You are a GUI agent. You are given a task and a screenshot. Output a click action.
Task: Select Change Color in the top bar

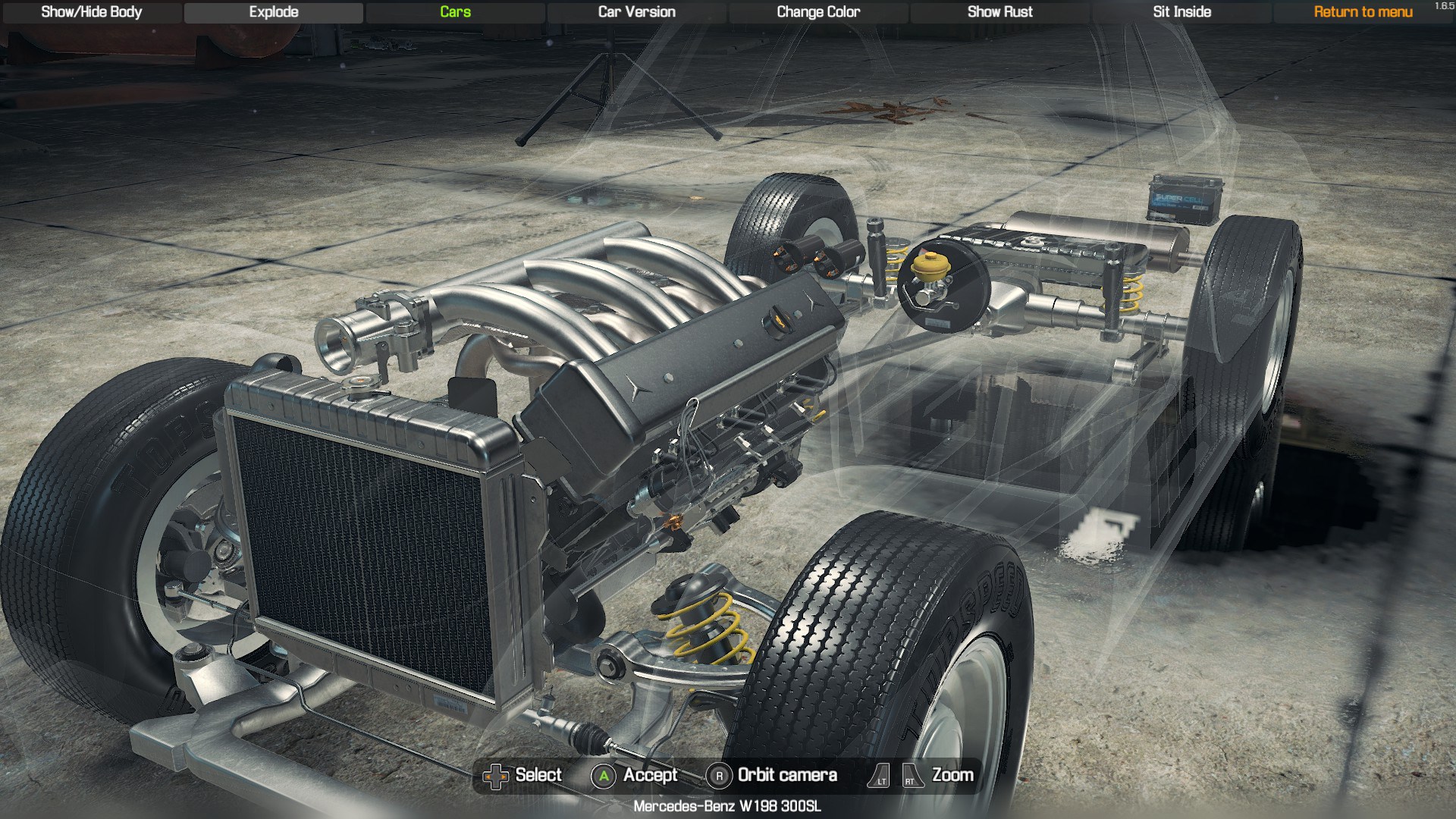coord(818,12)
